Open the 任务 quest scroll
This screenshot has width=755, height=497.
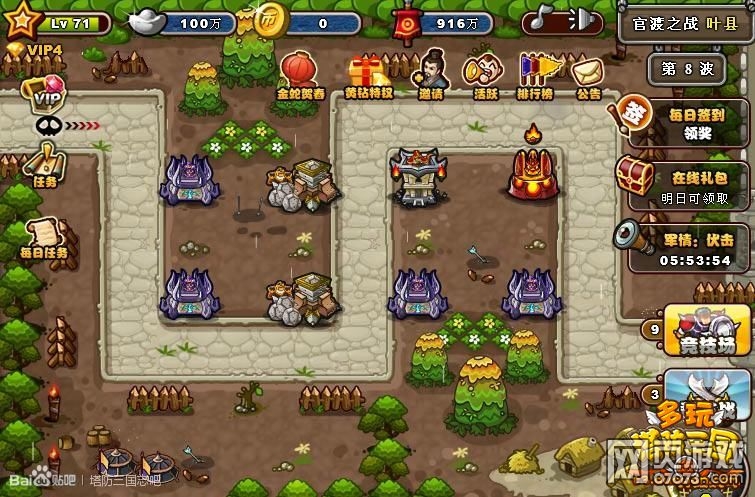pyautogui.click(x=46, y=165)
